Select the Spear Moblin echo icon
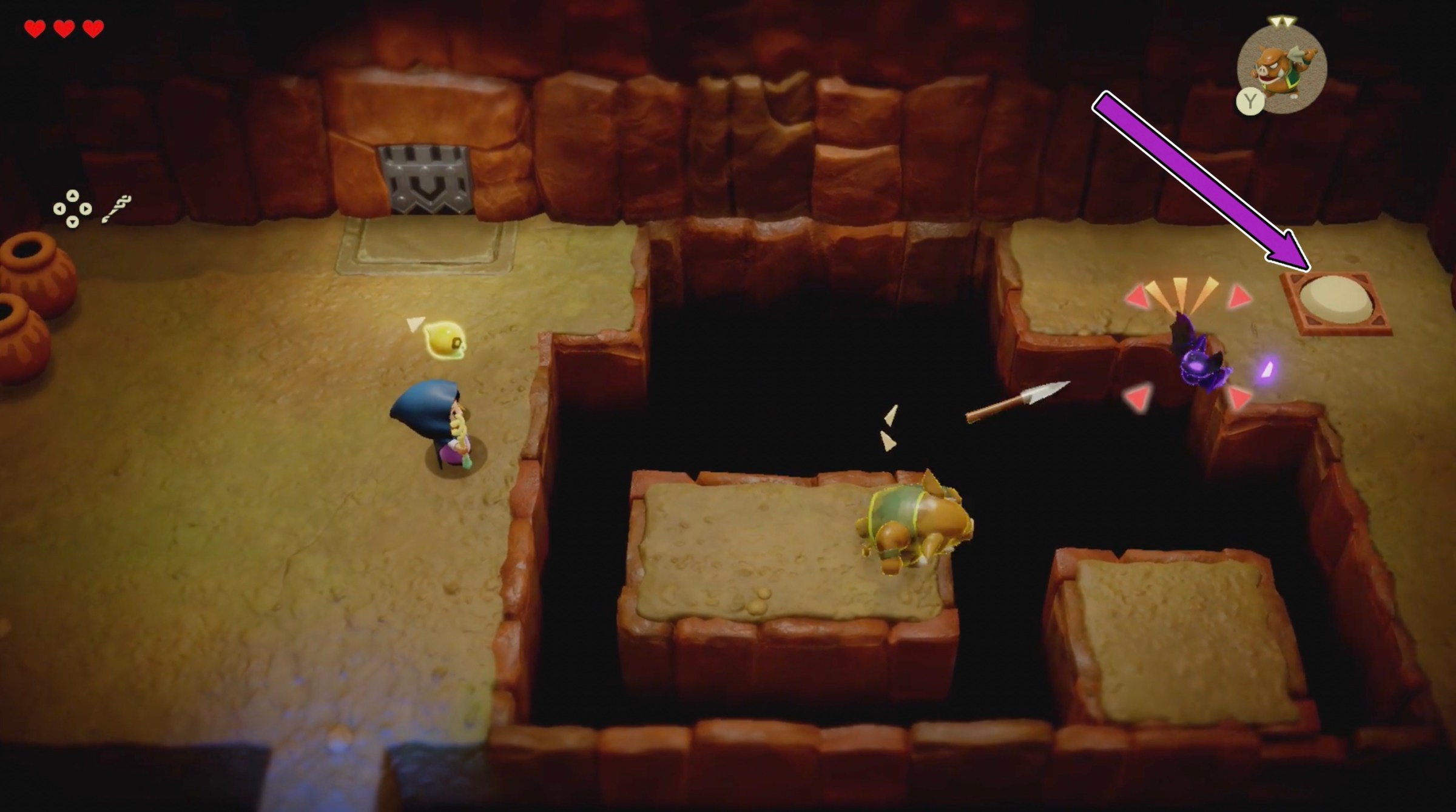This screenshot has height=812, width=1456. point(1281,69)
